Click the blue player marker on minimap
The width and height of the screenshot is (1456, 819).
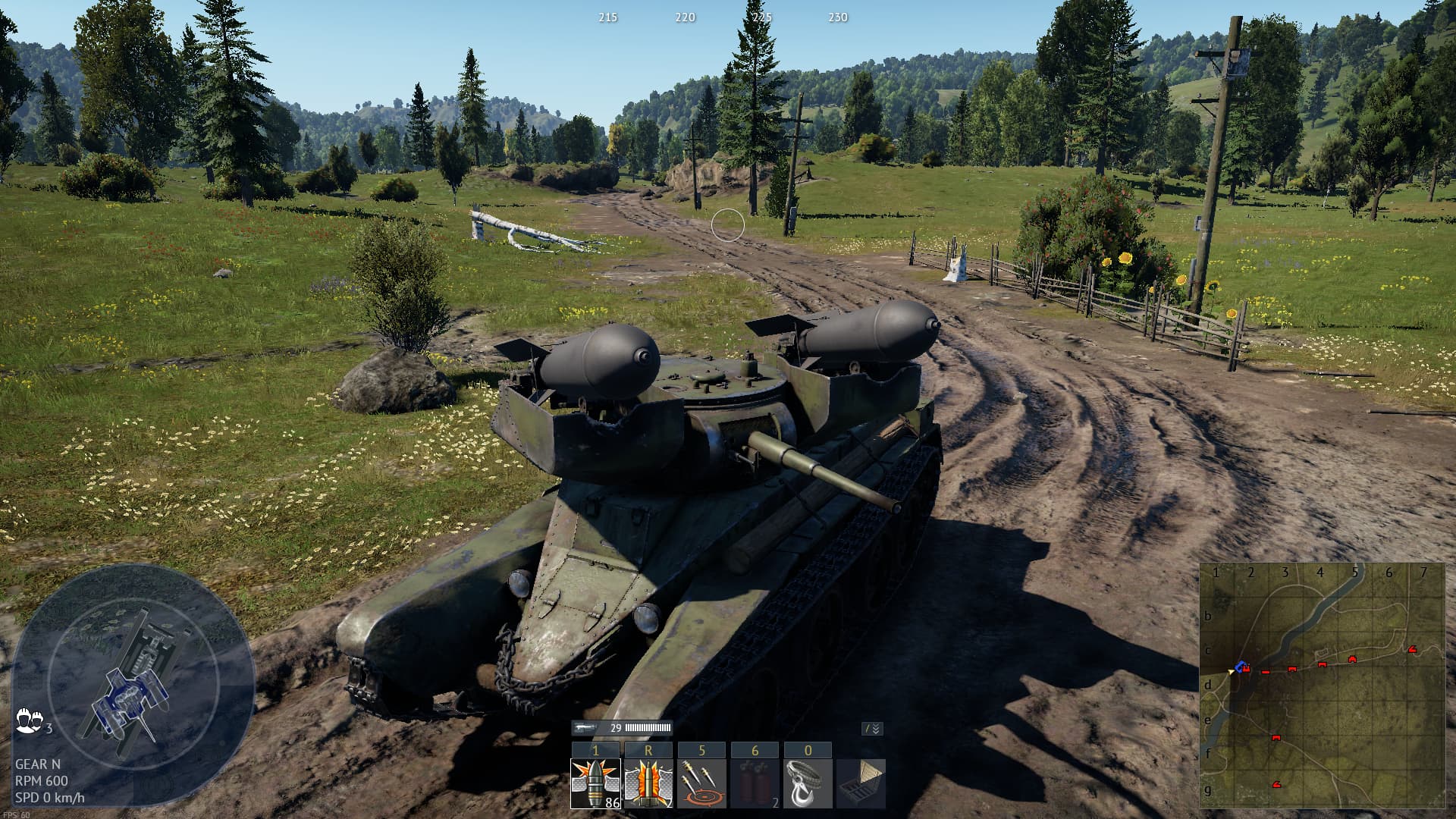[1241, 667]
